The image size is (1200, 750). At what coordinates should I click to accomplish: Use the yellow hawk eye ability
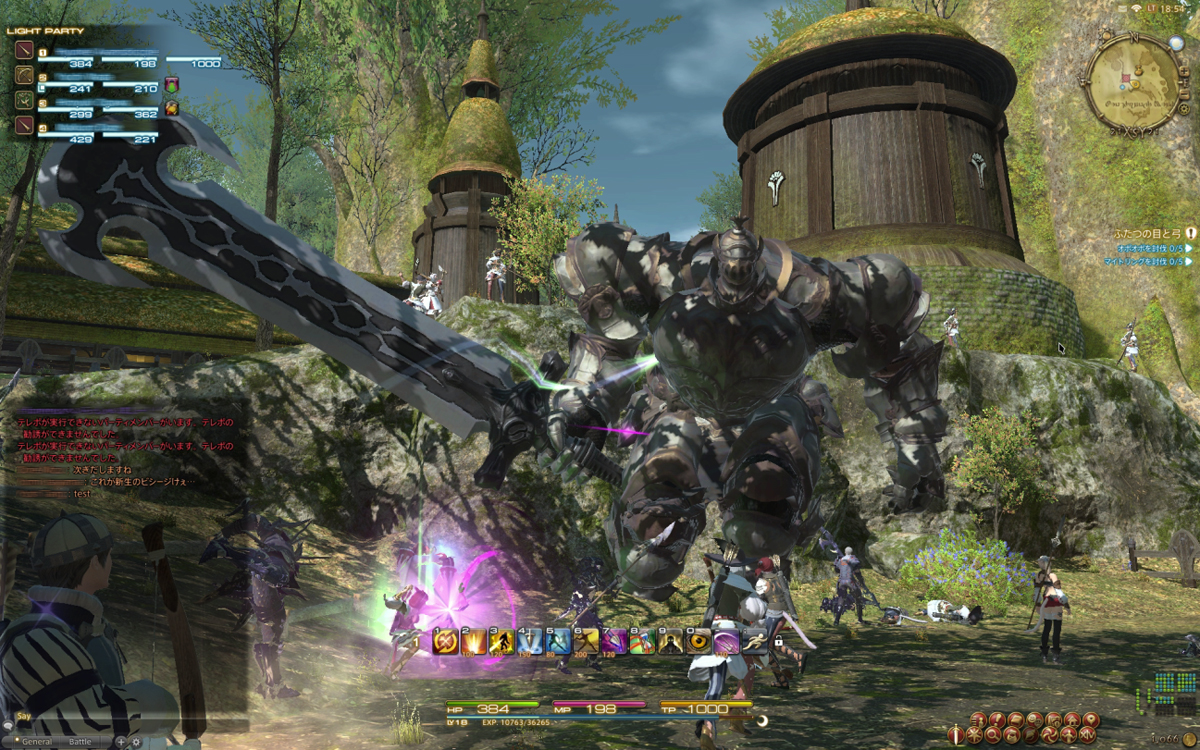[698, 641]
